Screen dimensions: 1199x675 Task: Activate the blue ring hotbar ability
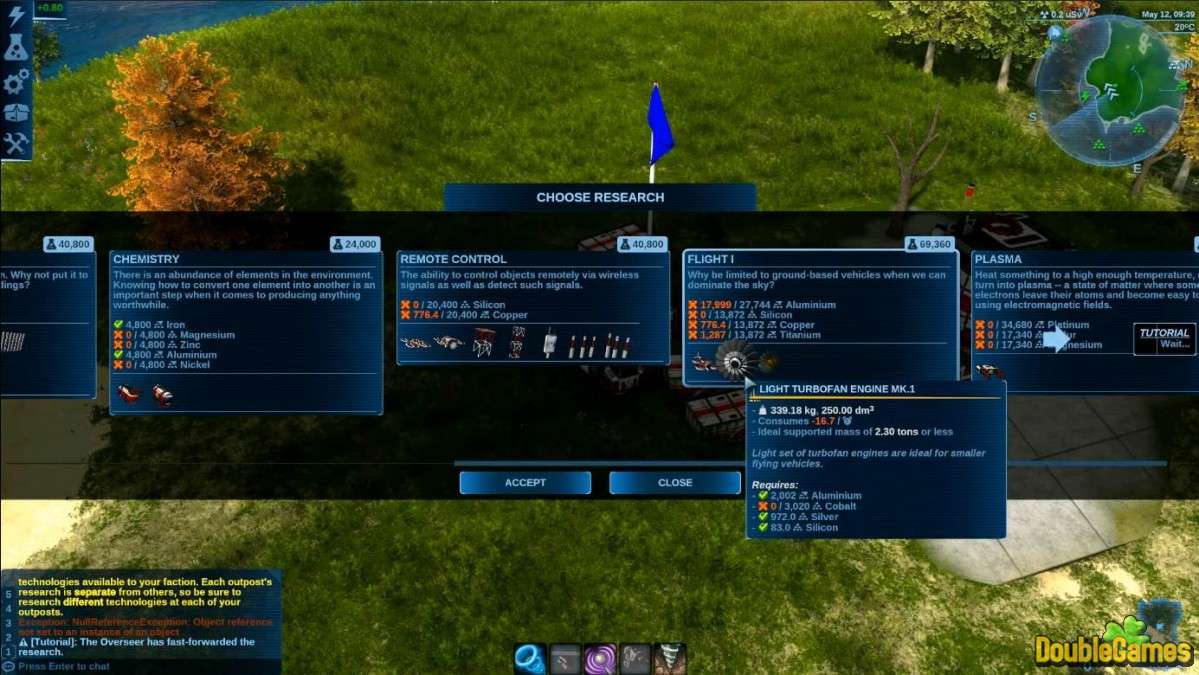coord(529,658)
